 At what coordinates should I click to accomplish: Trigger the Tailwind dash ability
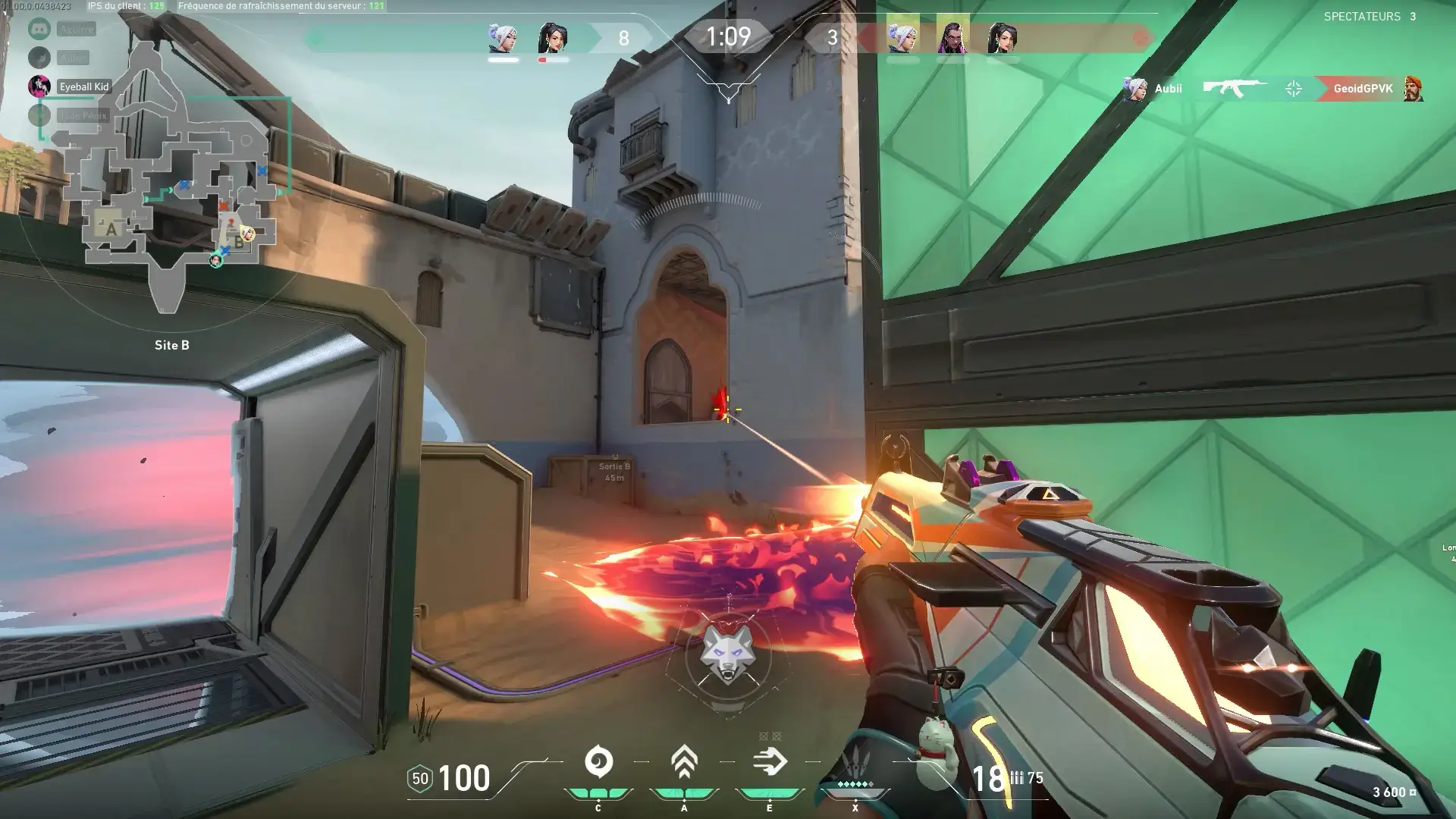(770, 762)
